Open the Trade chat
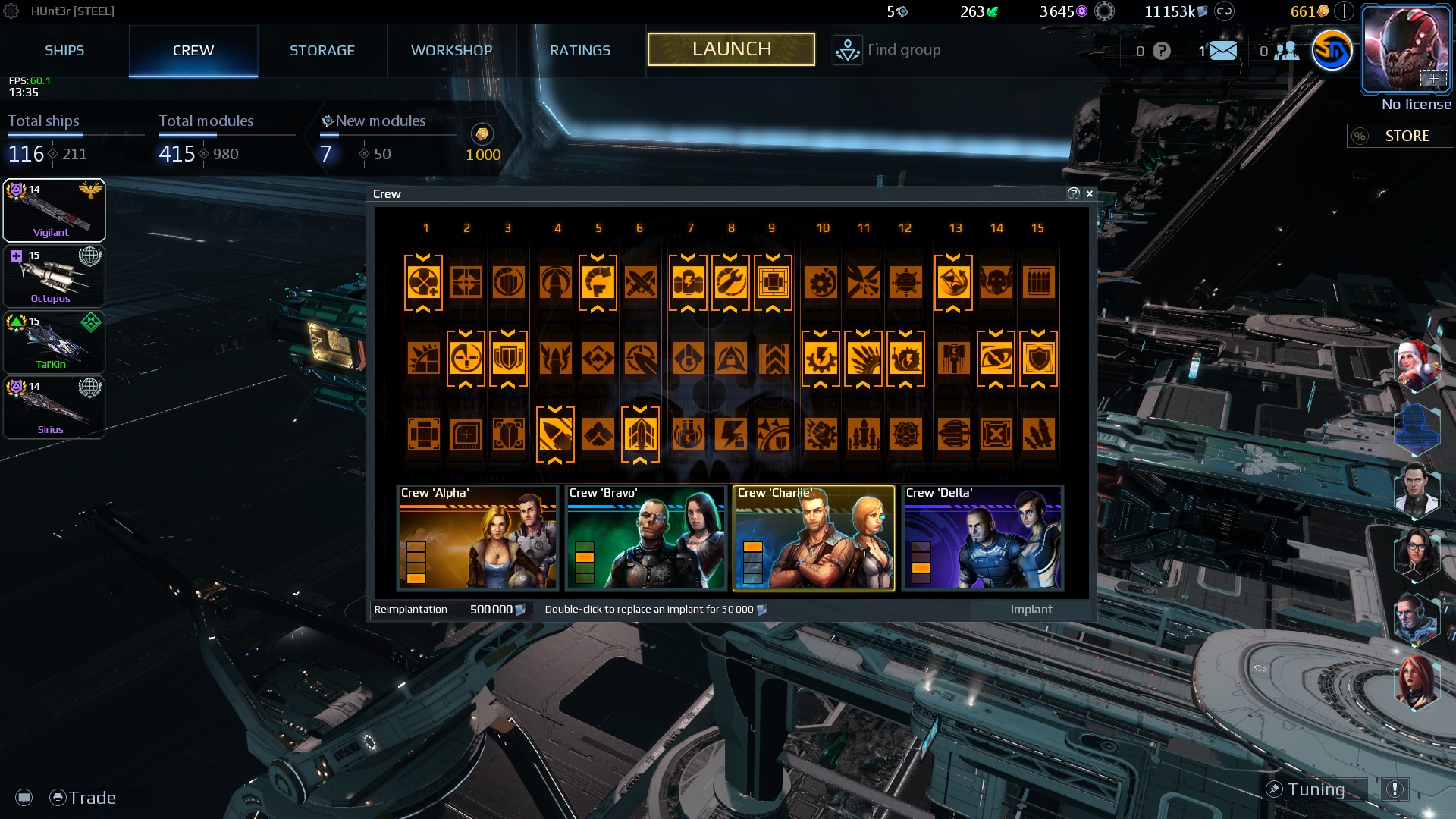This screenshot has height=819, width=1456. (x=83, y=798)
